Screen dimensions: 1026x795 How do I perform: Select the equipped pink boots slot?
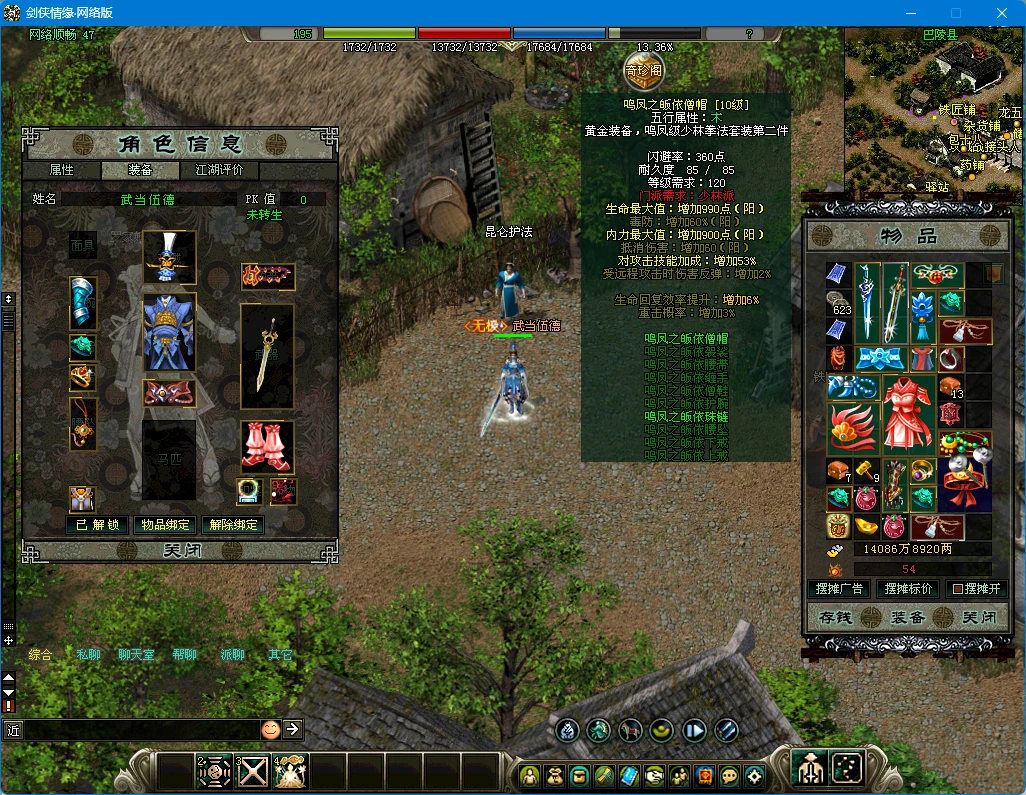coord(267,447)
